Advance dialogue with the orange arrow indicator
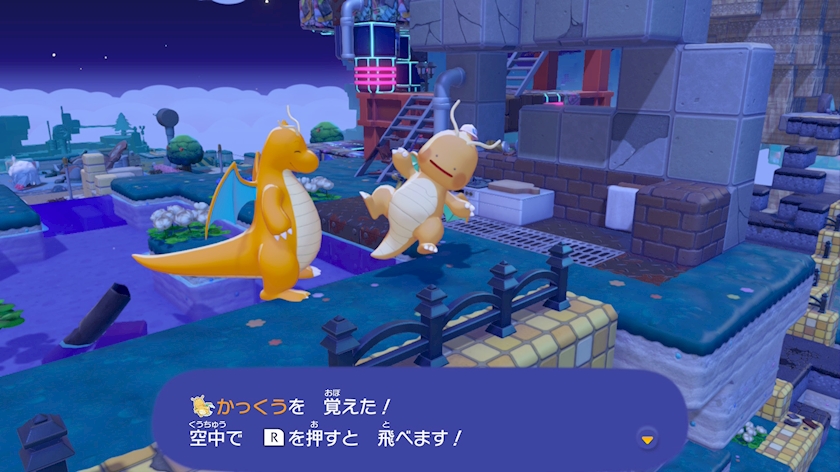840x472 pixels. pyautogui.click(x=647, y=439)
